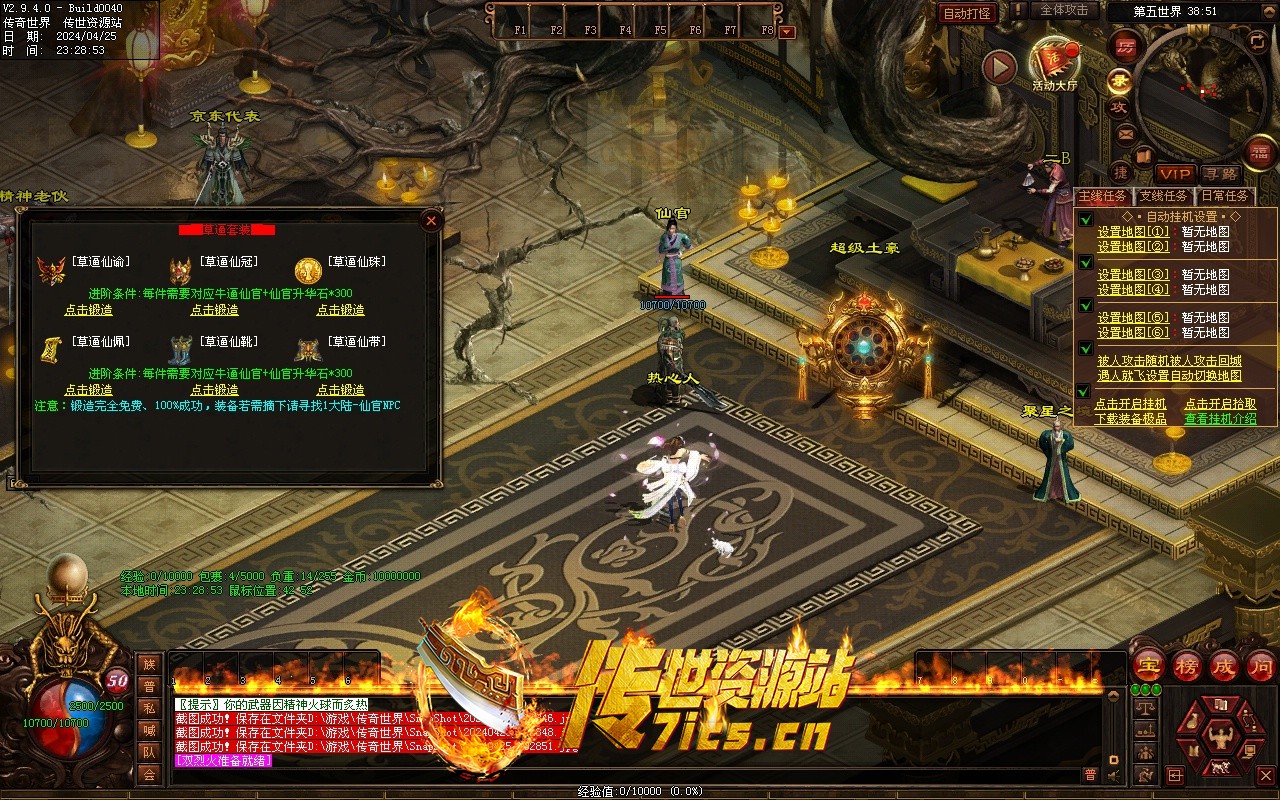Open 查看挂机介绍 help link

click(1220, 419)
